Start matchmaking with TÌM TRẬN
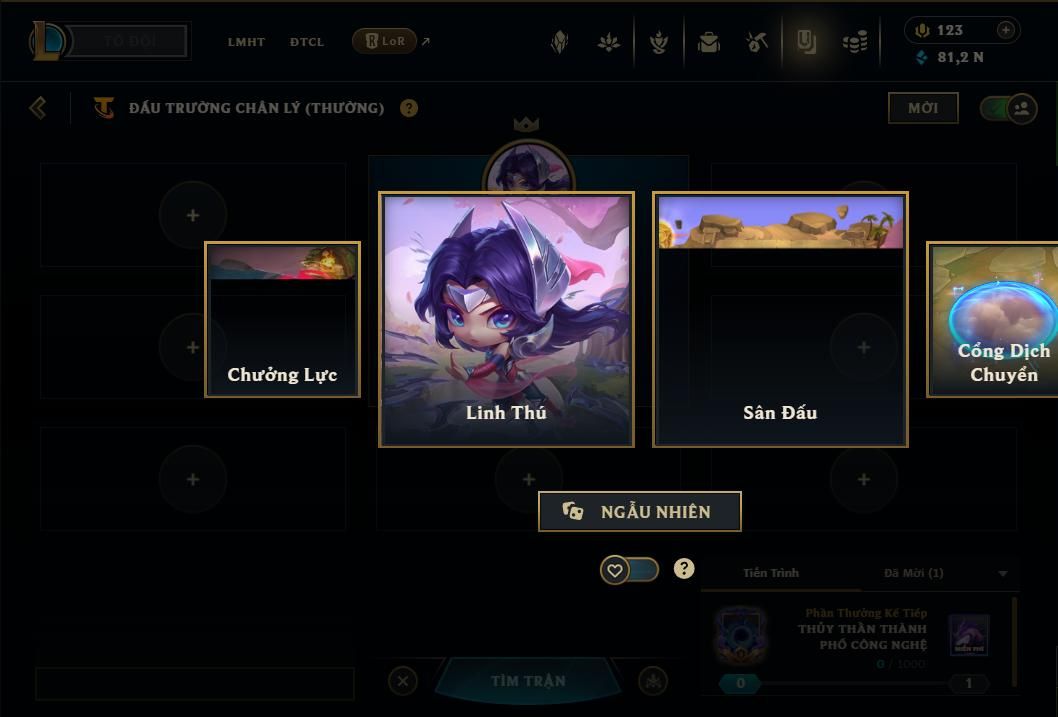The width and height of the screenshot is (1058, 717). tap(528, 681)
